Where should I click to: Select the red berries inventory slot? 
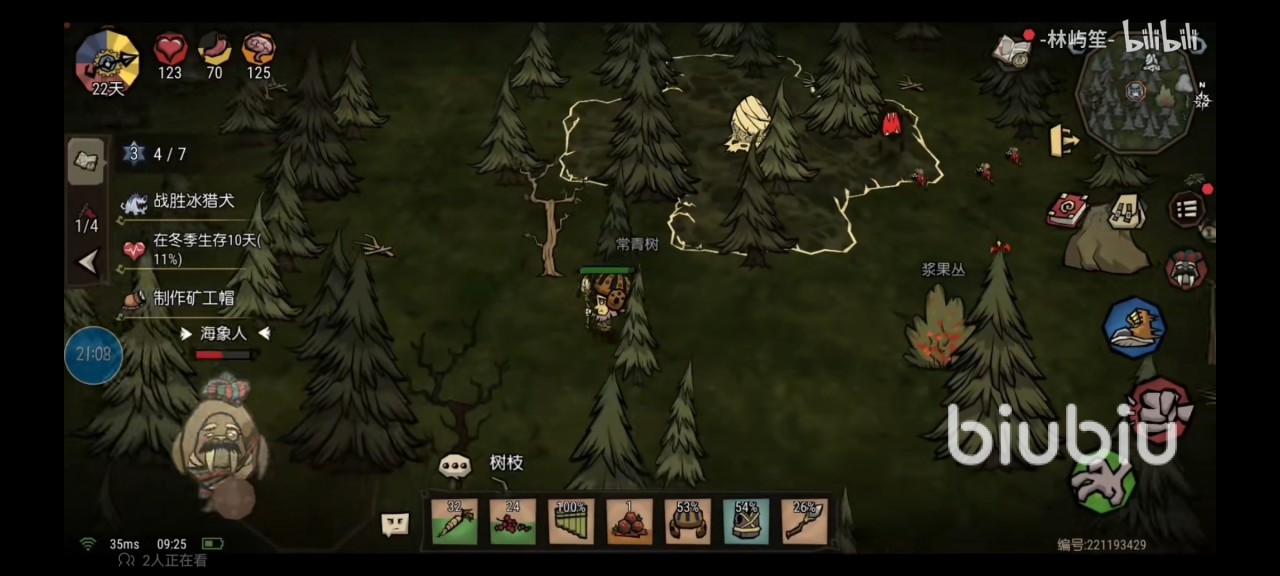coord(512,521)
